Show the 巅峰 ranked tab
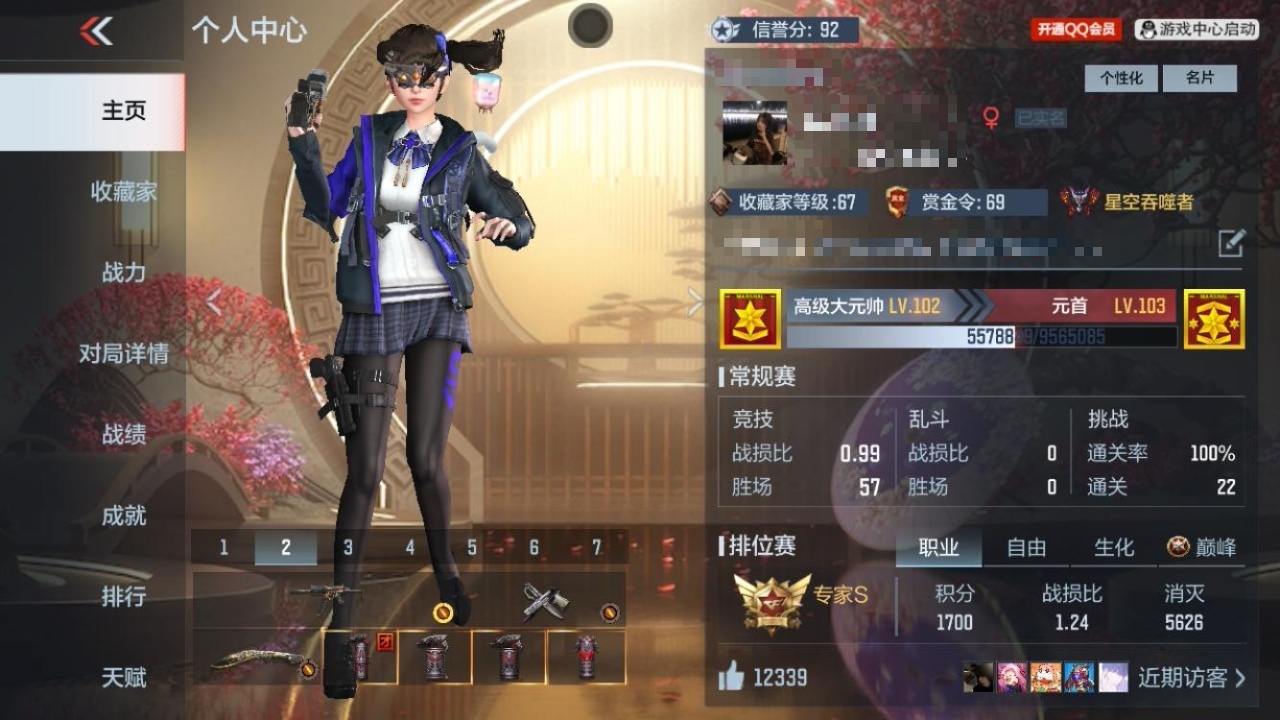 [1202, 547]
